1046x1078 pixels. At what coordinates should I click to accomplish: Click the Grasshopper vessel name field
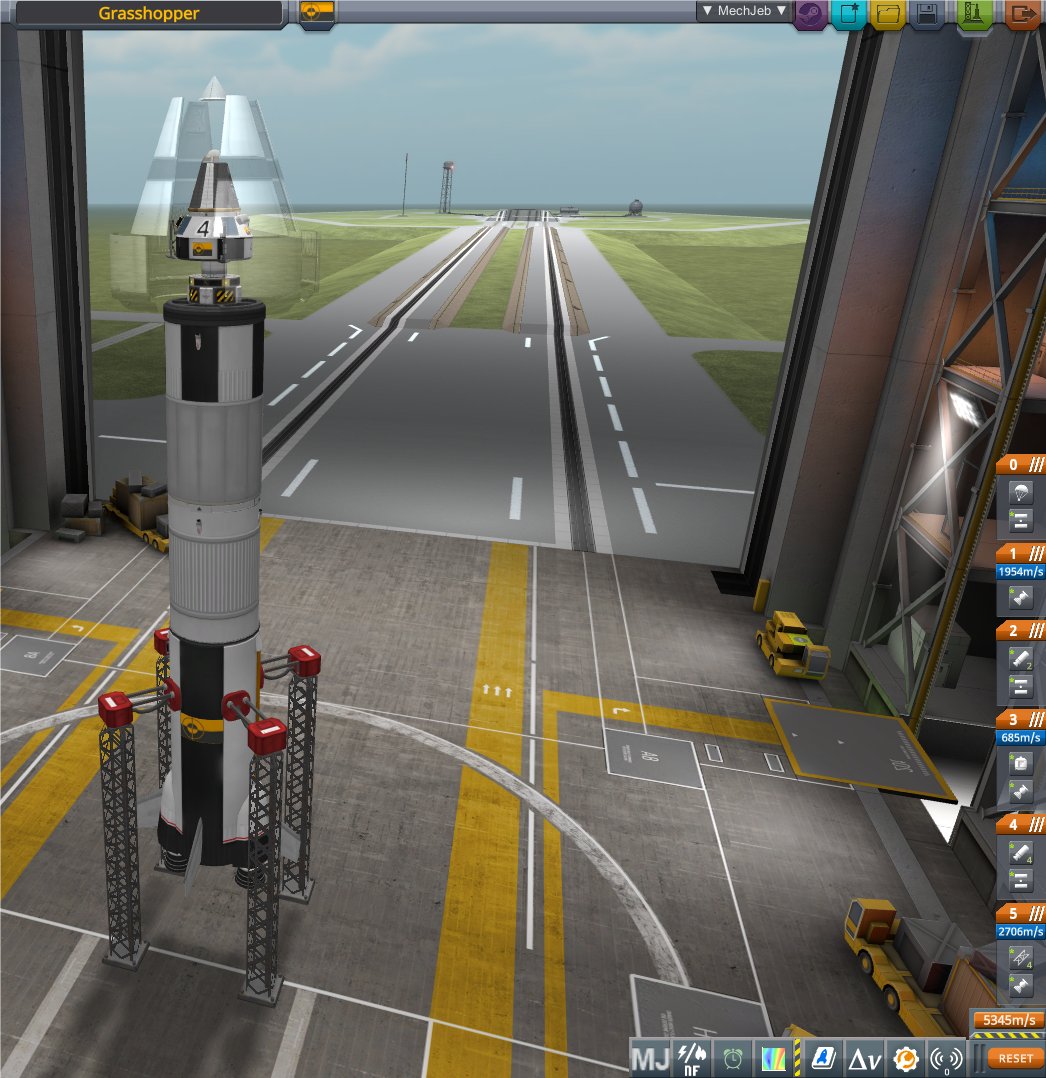pyautogui.click(x=148, y=14)
